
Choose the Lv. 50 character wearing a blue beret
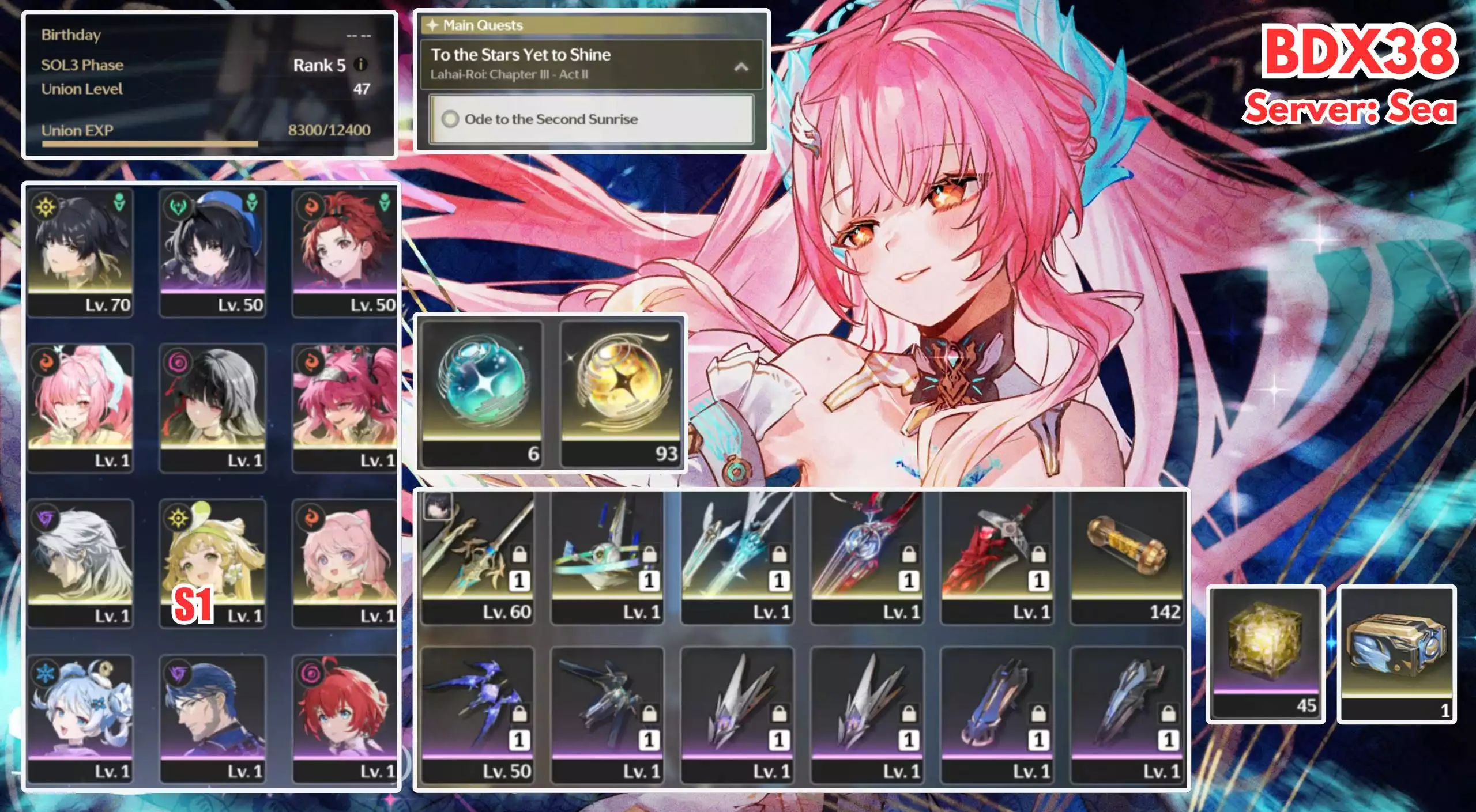(x=213, y=252)
